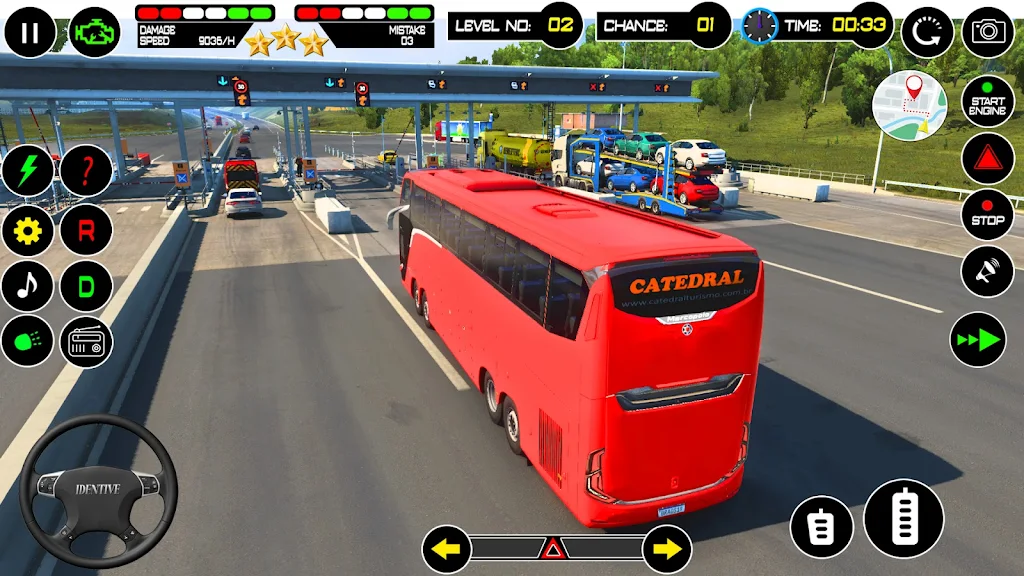Image resolution: width=1024 pixels, height=576 pixels.
Task: Sound the horn button
Action: pyautogui.click(x=987, y=272)
